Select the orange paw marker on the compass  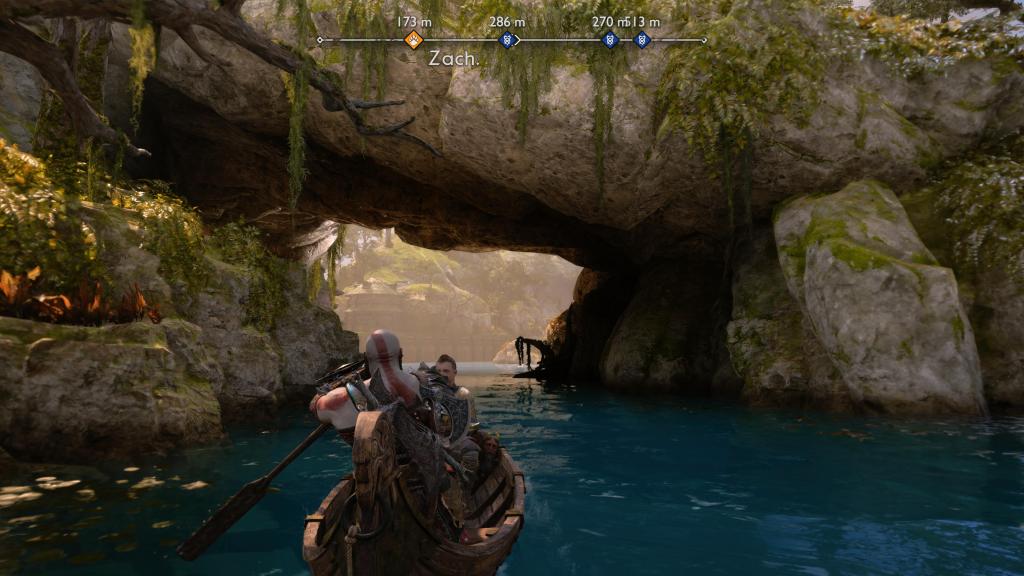(413, 40)
